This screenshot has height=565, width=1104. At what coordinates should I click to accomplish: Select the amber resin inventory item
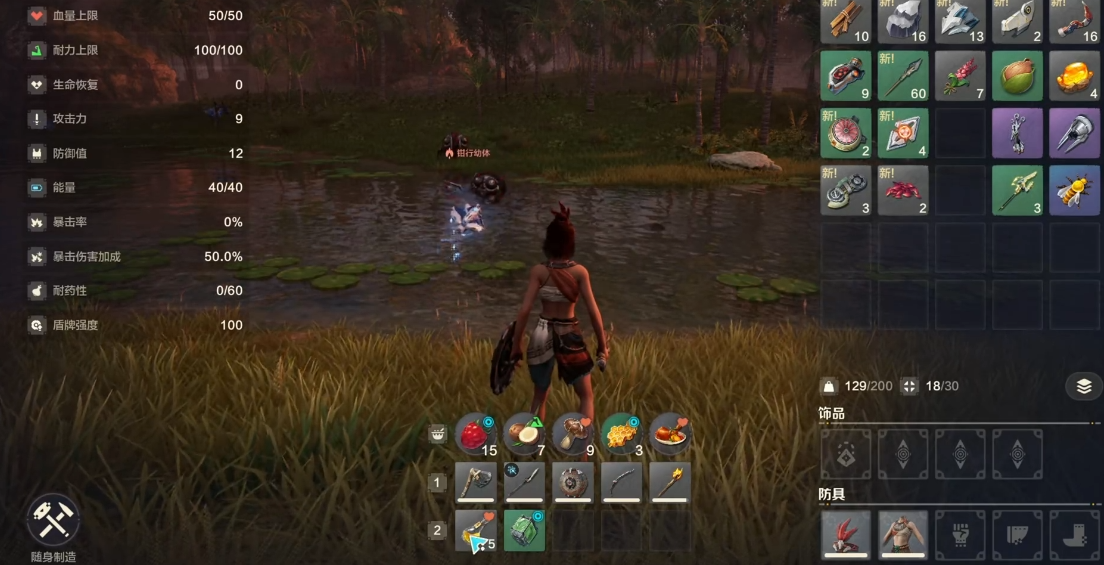pos(1074,76)
